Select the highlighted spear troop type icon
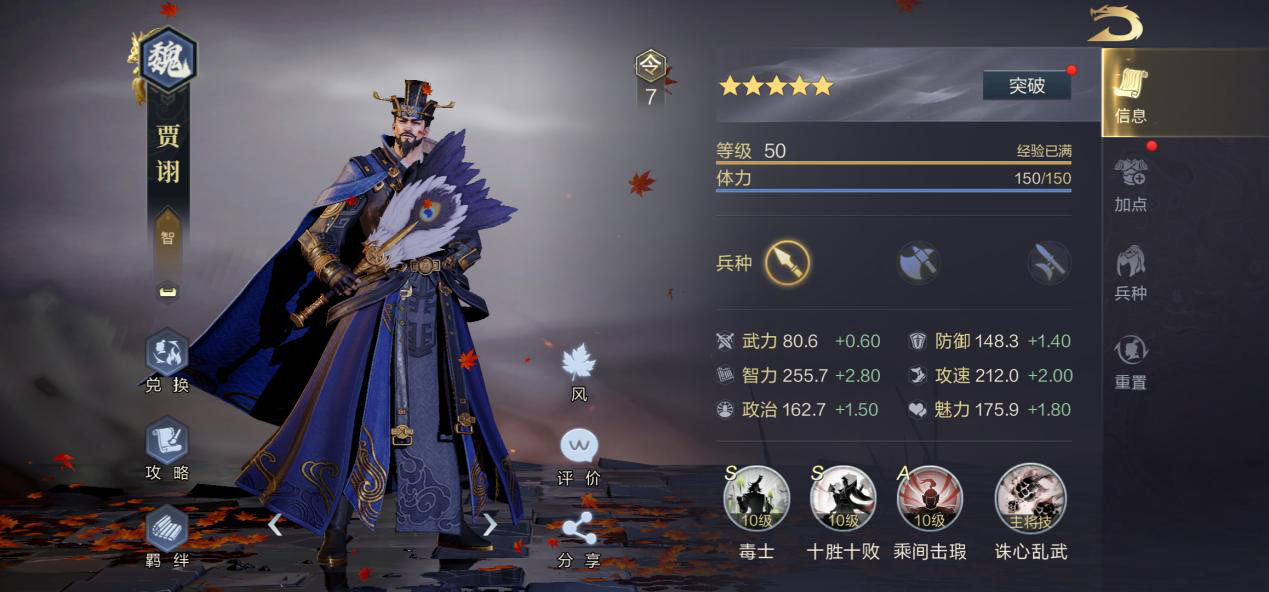The height and width of the screenshot is (592, 1269). [x=787, y=263]
